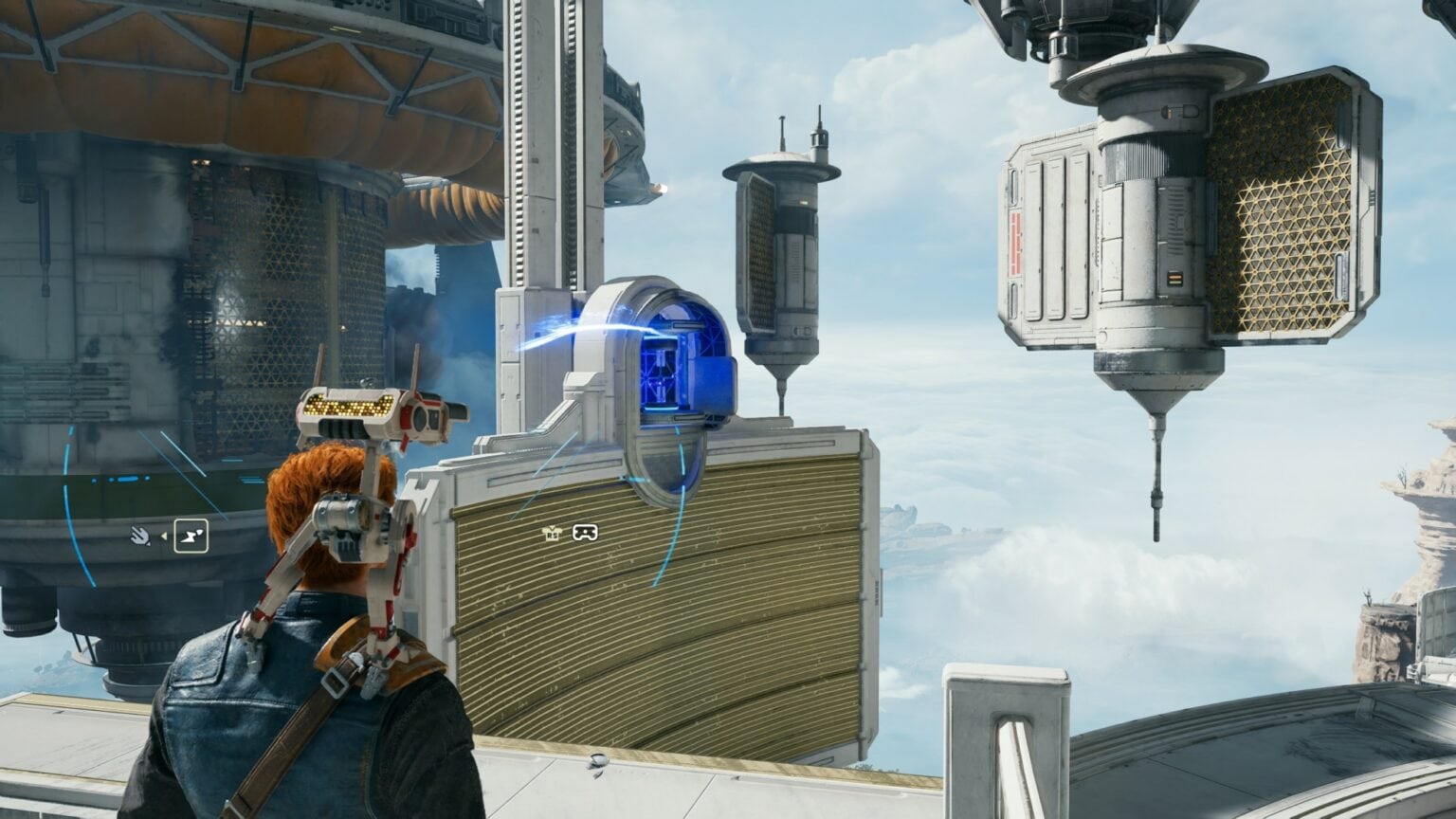
Task: Expand the blue diagnostic readout strip
Action: point(129,479)
